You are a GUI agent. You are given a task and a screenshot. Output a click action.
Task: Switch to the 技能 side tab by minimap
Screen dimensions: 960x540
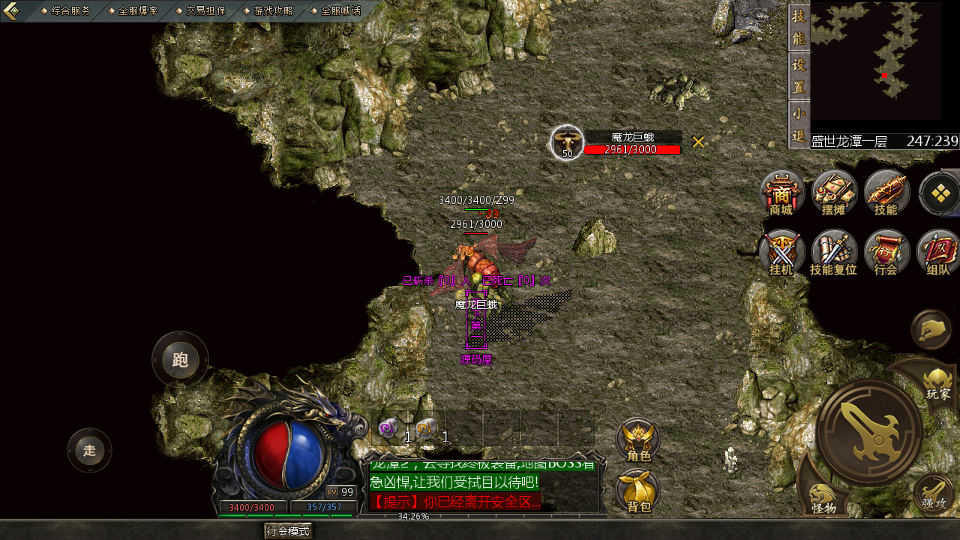(x=798, y=27)
